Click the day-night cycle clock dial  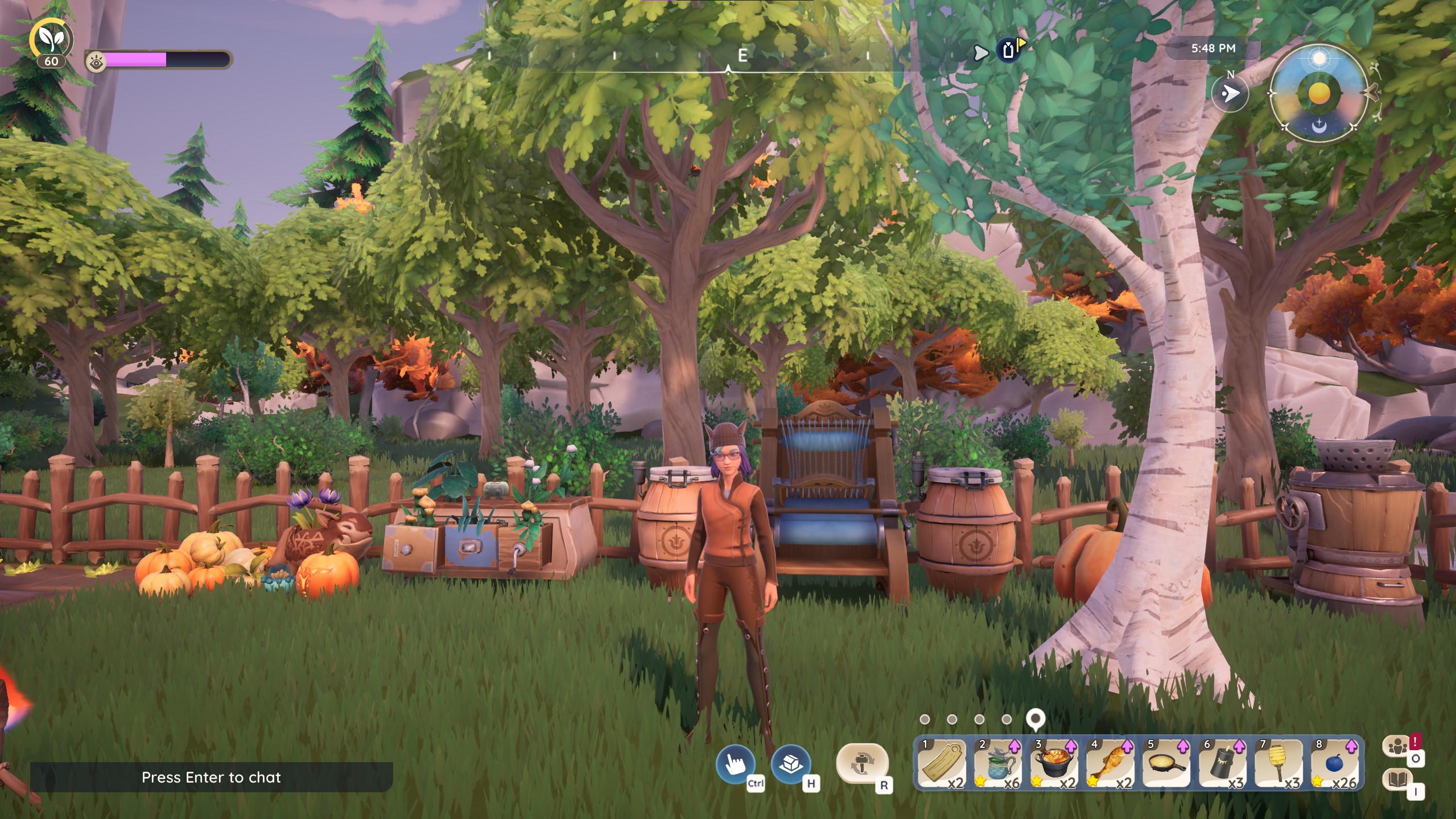(1319, 93)
